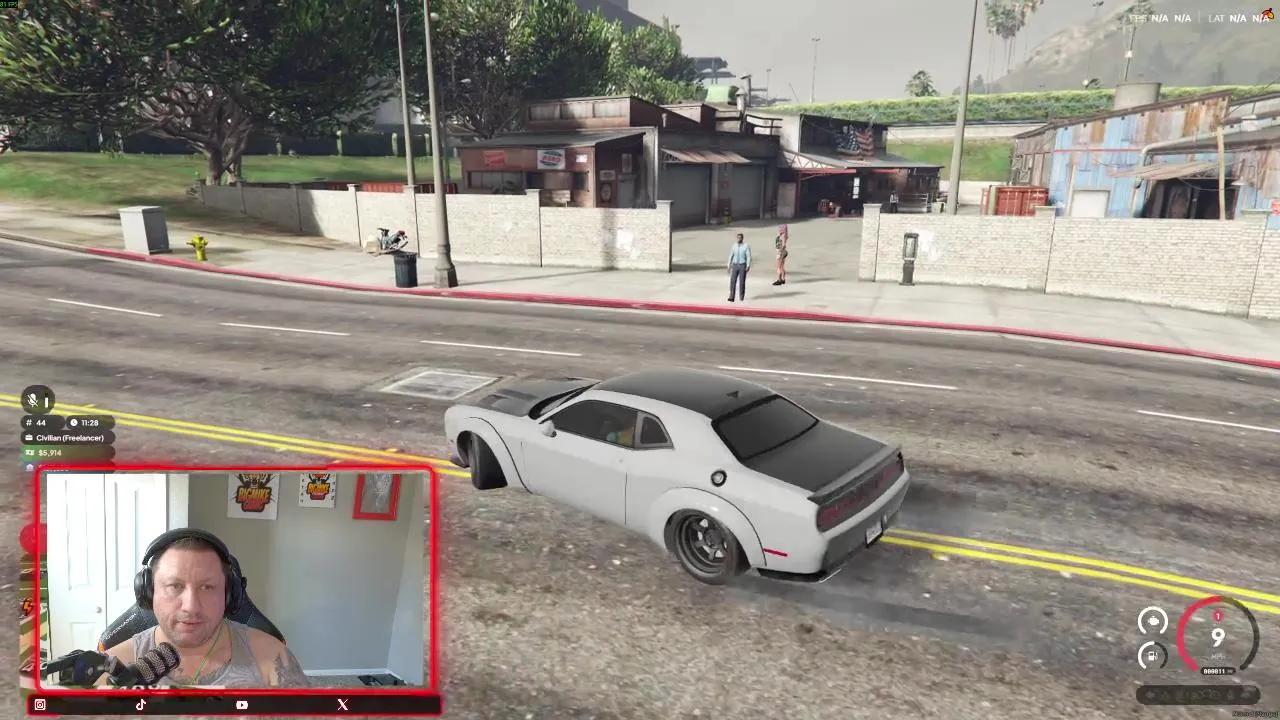
Task: Click the player ID badge showing # 44
Action: tap(37, 420)
